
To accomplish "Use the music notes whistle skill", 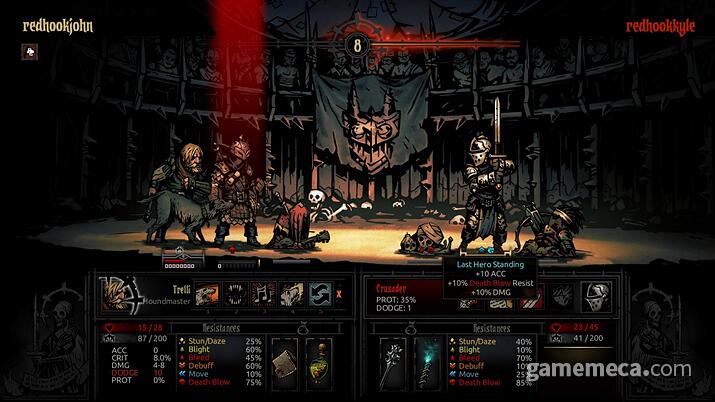I will (263, 293).
